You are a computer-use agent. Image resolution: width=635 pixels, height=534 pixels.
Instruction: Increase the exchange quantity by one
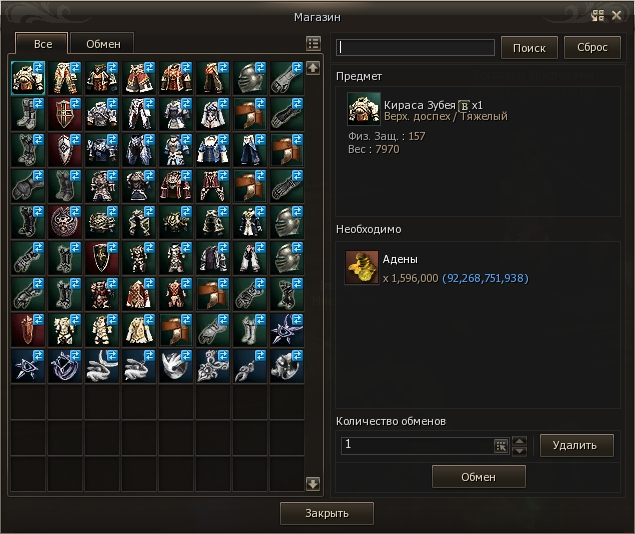[x=518, y=440]
